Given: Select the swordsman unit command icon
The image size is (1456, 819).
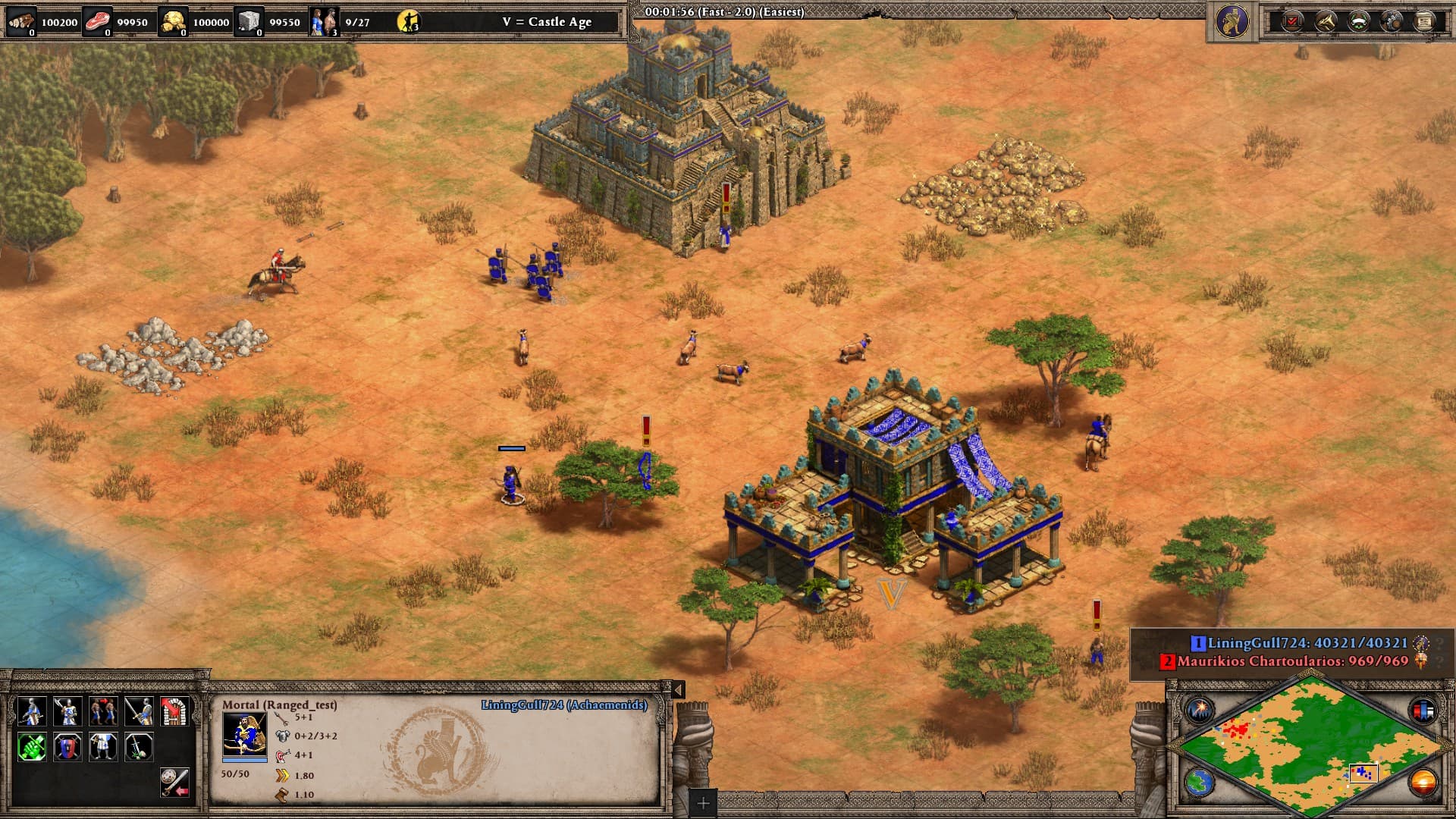Looking at the screenshot, I should click(139, 711).
